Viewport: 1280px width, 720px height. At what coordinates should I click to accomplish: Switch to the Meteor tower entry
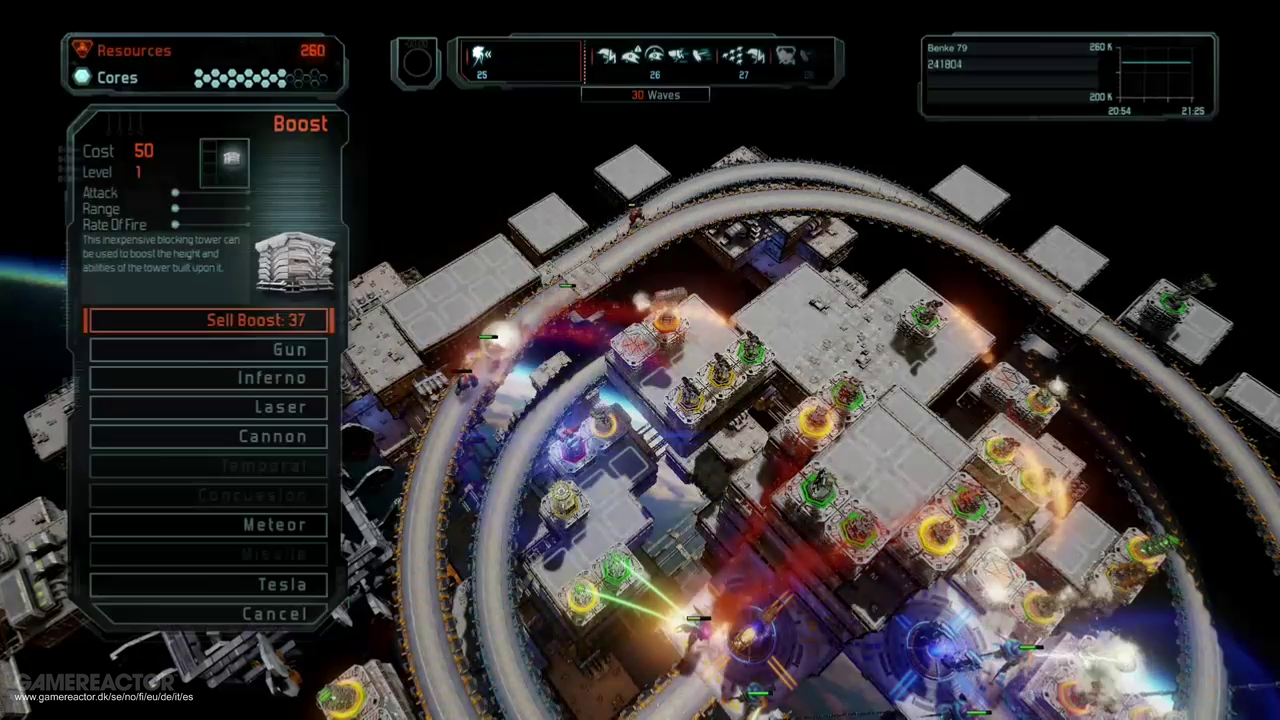coord(207,524)
